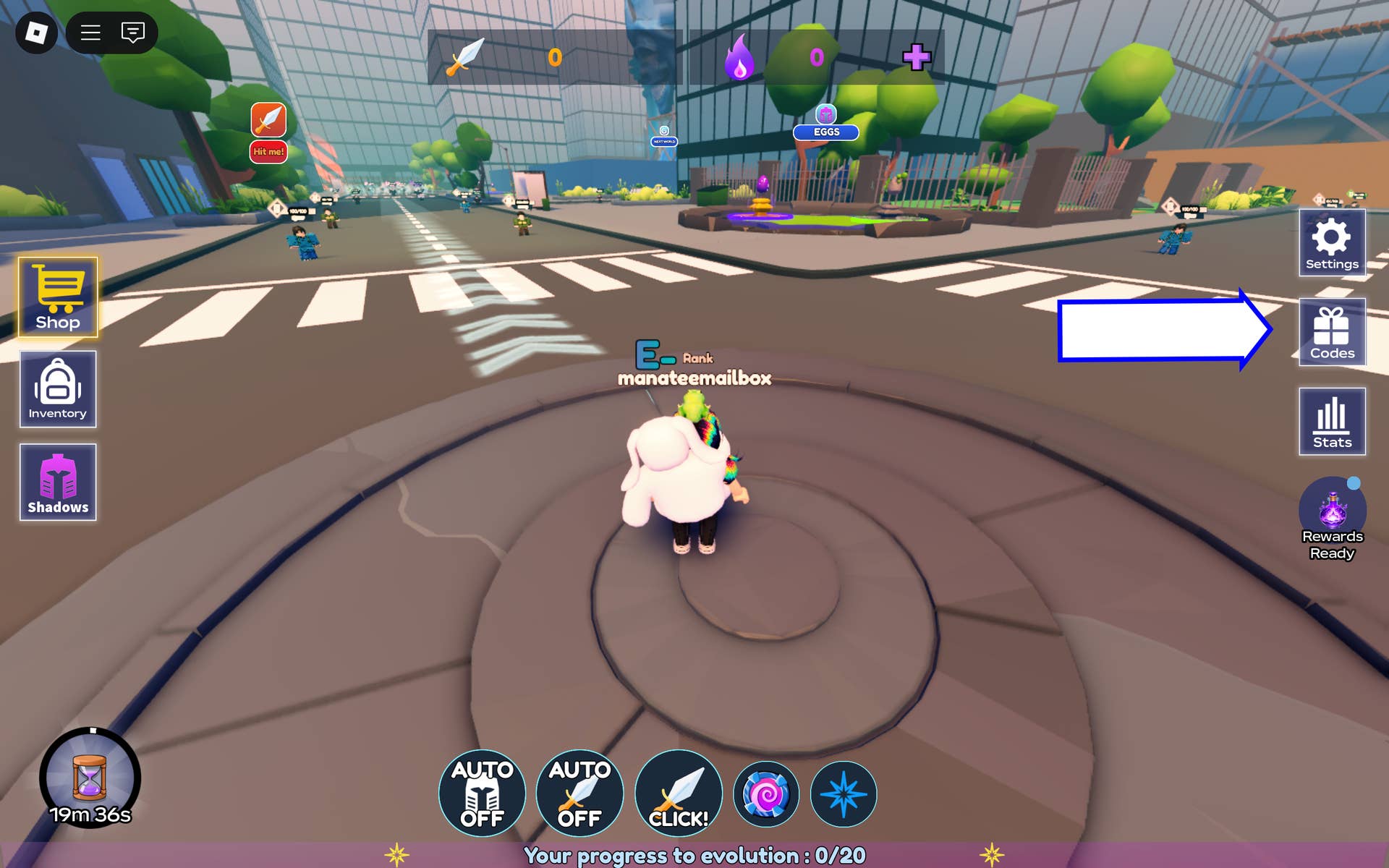Toggle the Auto sword attack button
The width and height of the screenshot is (1389, 868).
pyautogui.click(x=579, y=793)
